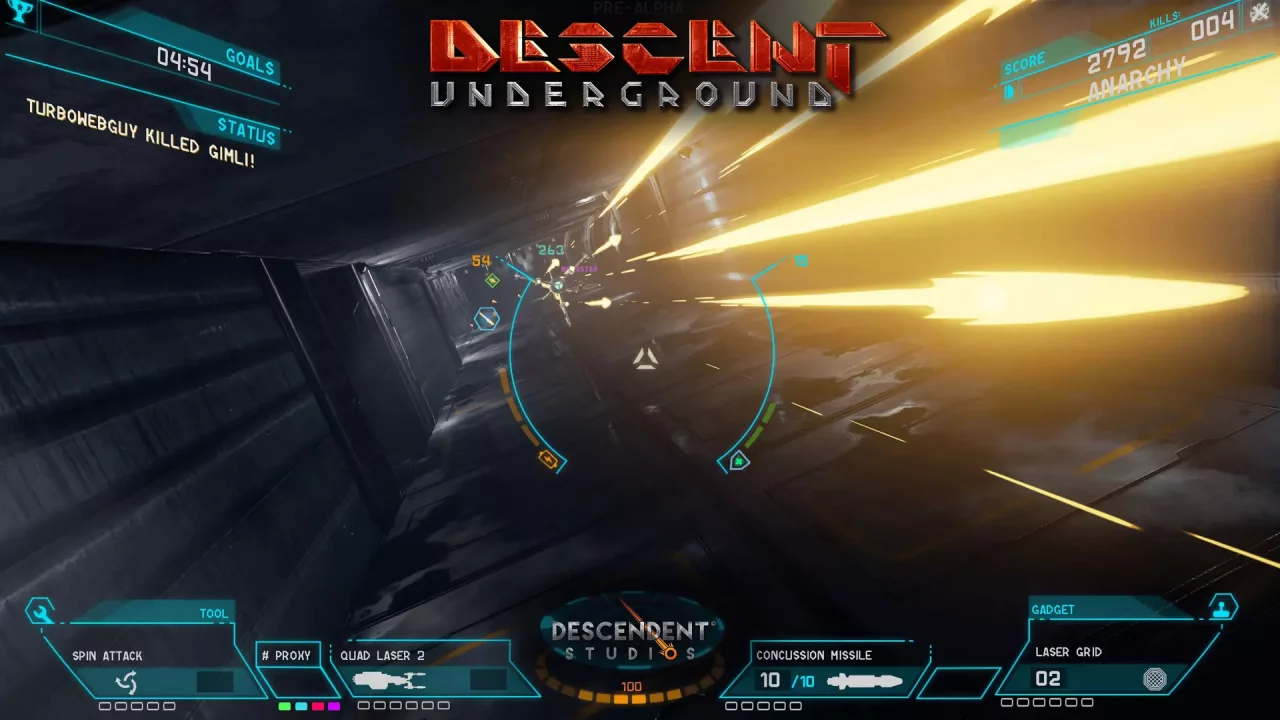Click the wrench Tool icon
The height and width of the screenshot is (720, 1280).
pyautogui.click(x=40, y=612)
